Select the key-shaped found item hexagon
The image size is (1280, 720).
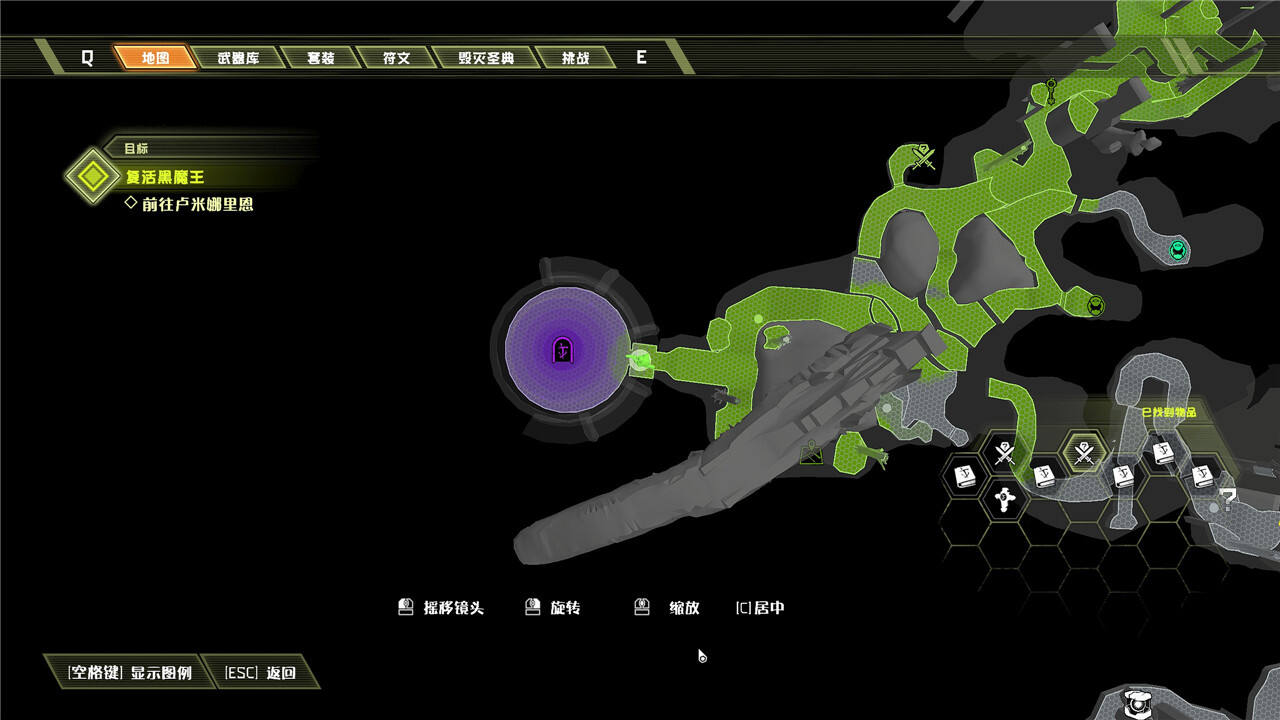click(1004, 498)
